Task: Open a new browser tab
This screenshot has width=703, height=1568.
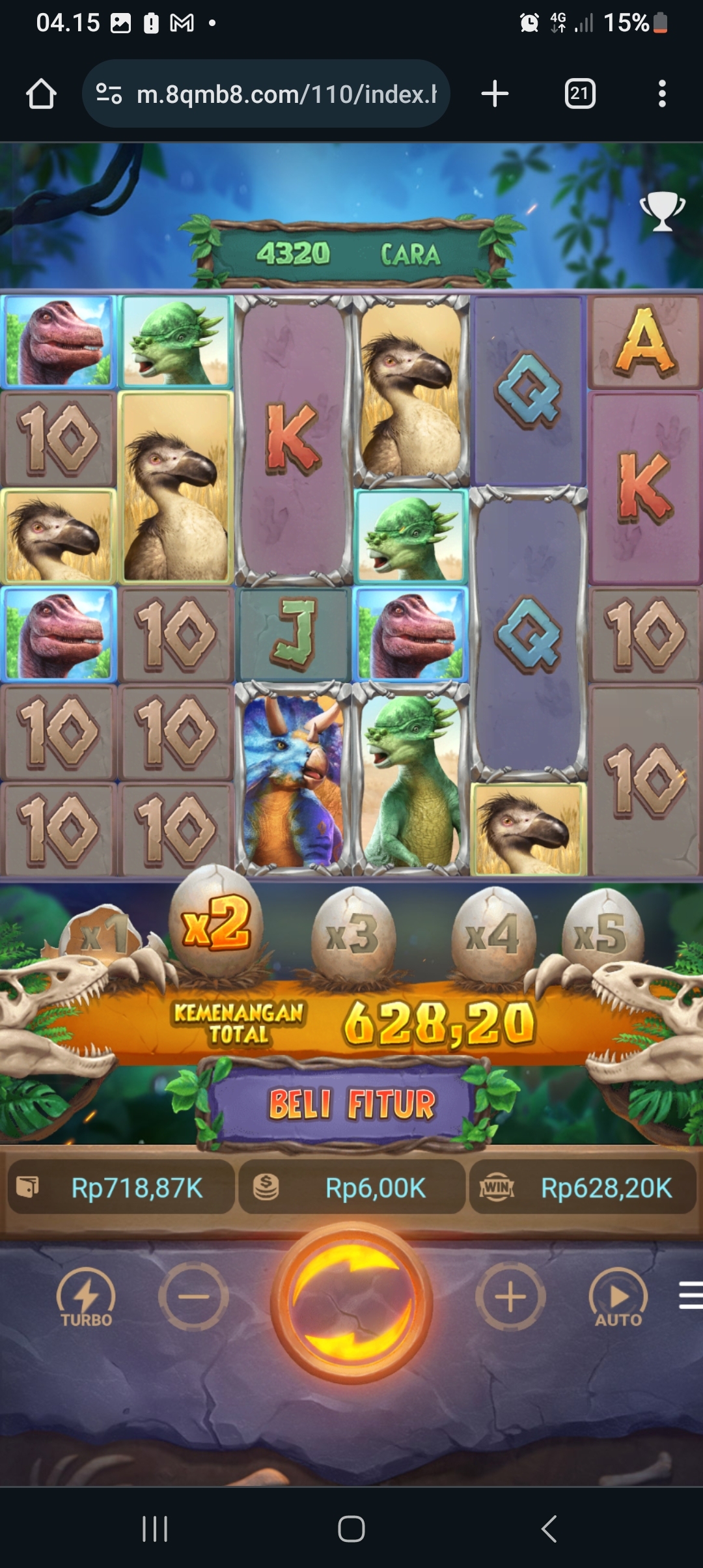Action: [x=495, y=94]
